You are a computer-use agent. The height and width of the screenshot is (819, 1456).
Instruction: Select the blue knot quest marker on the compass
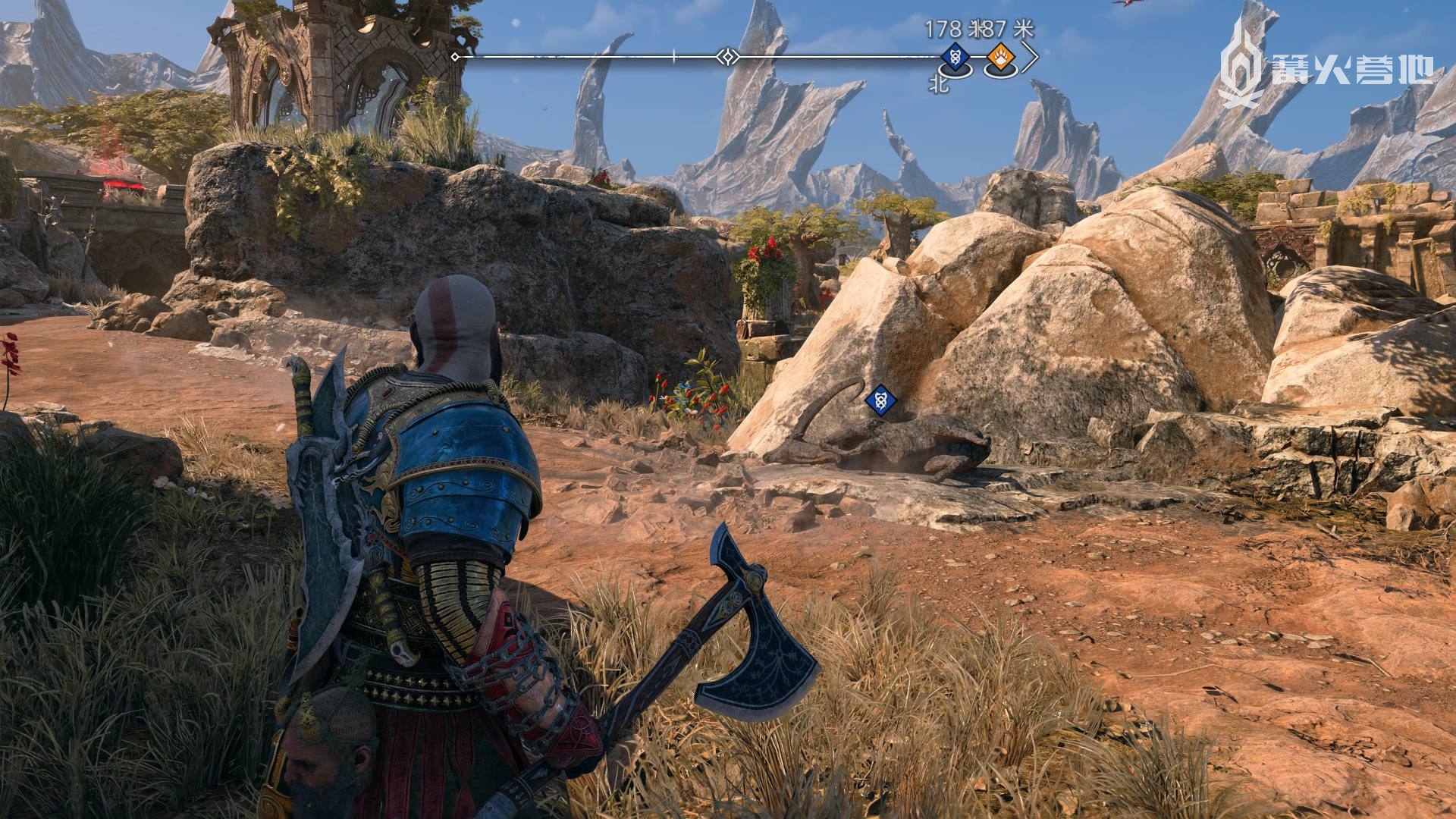coord(955,57)
